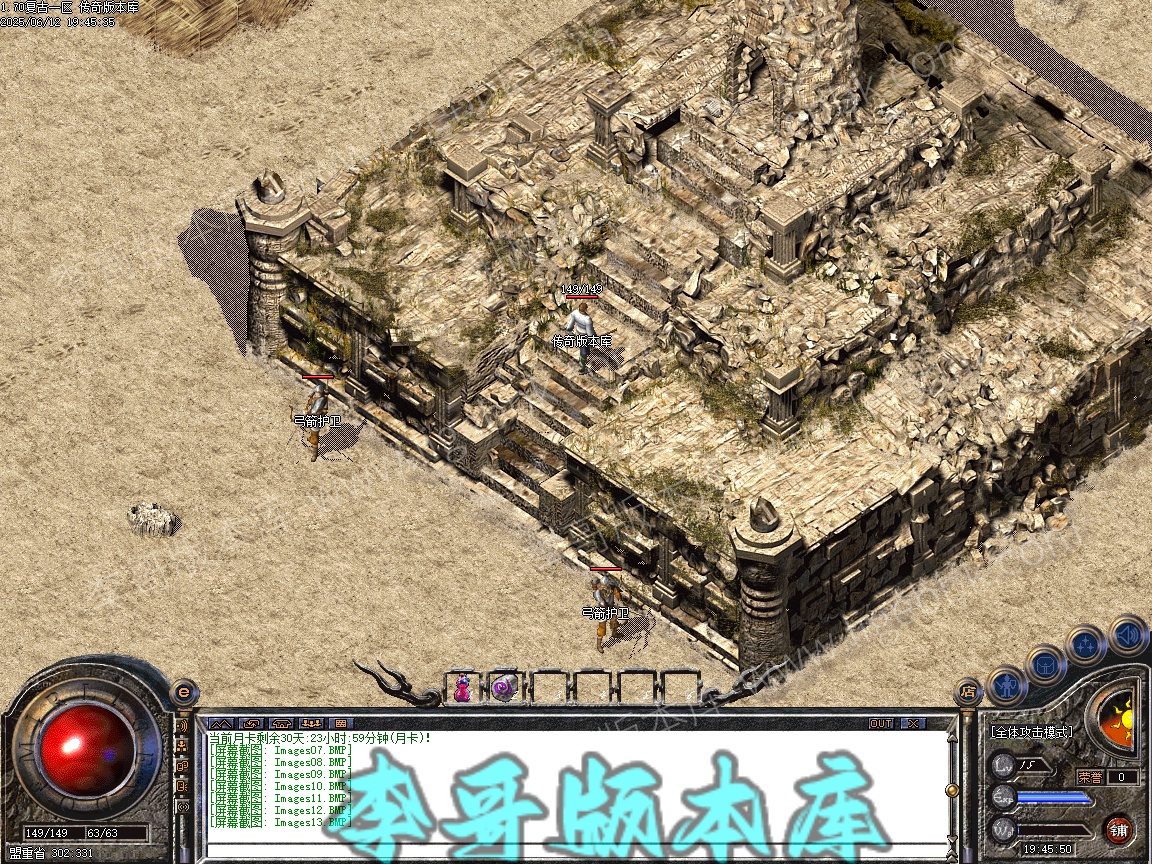Toggle sound with the speaker button
Screen dimensions: 1152x864
click(x=1128, y=634)
